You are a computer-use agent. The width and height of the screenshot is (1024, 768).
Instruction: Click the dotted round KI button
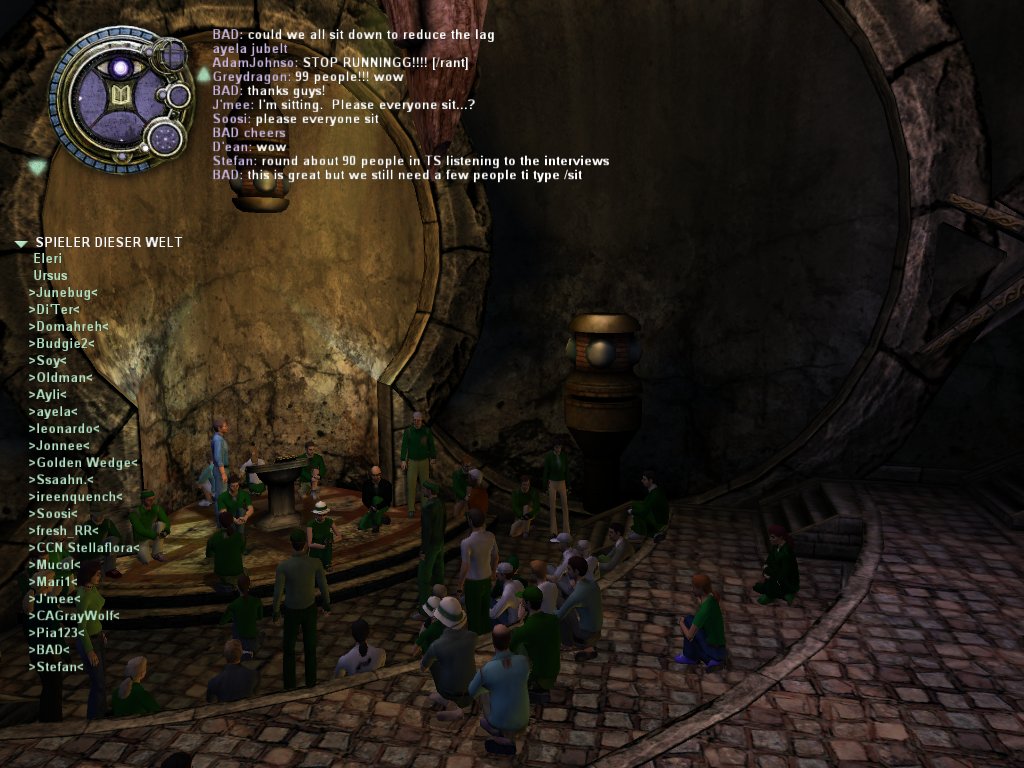point(164,138)
